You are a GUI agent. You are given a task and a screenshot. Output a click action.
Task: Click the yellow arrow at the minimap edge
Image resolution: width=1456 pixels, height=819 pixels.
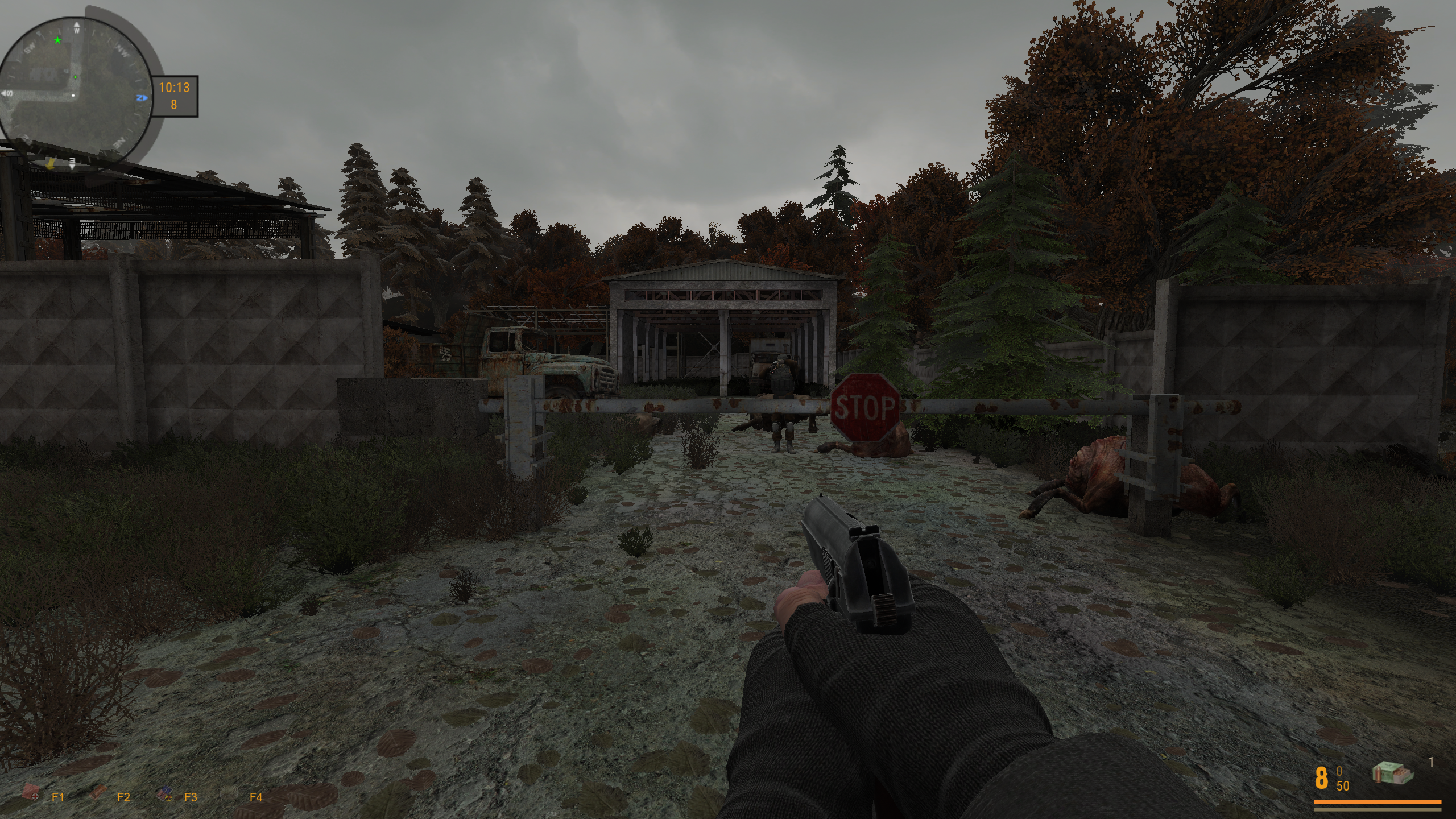coord(51,164)
